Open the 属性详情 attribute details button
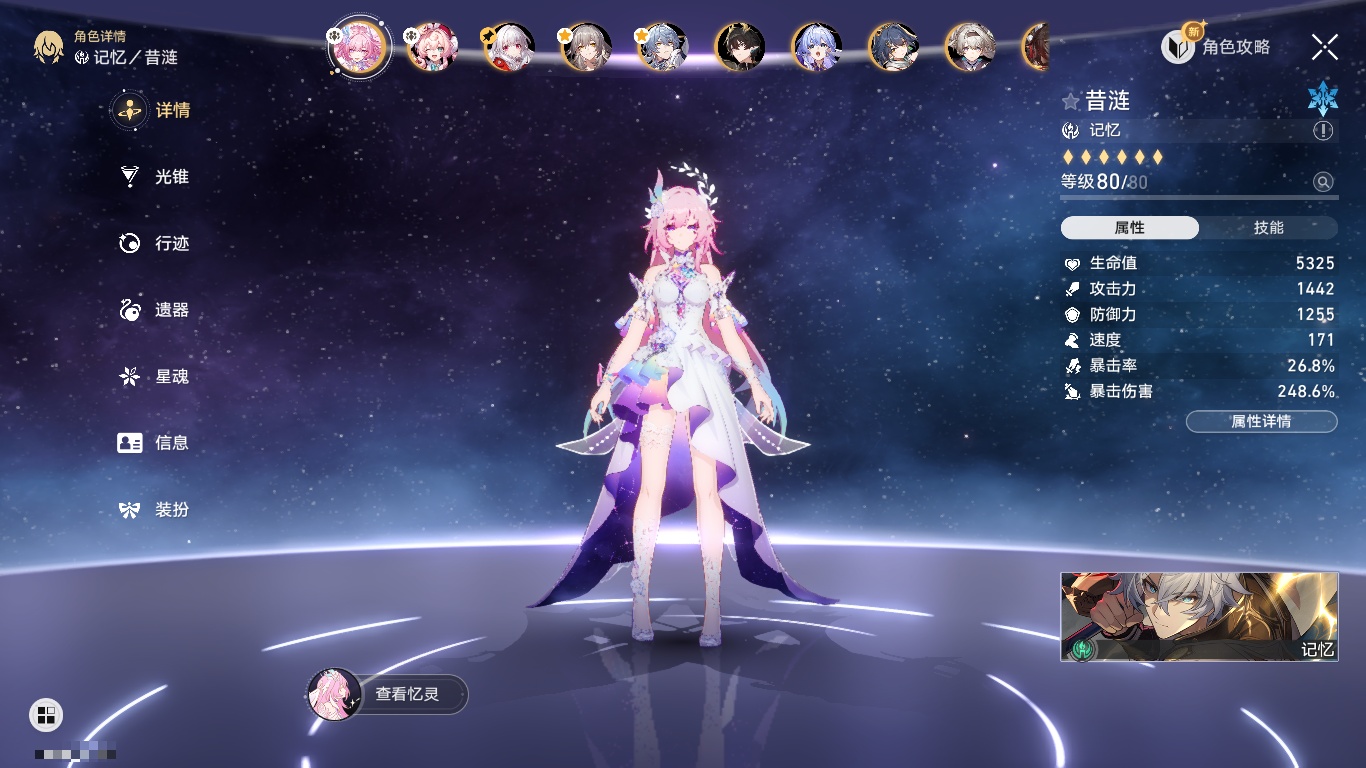The height and width of the screenshot is (768, 1366). click(1261, 422)
